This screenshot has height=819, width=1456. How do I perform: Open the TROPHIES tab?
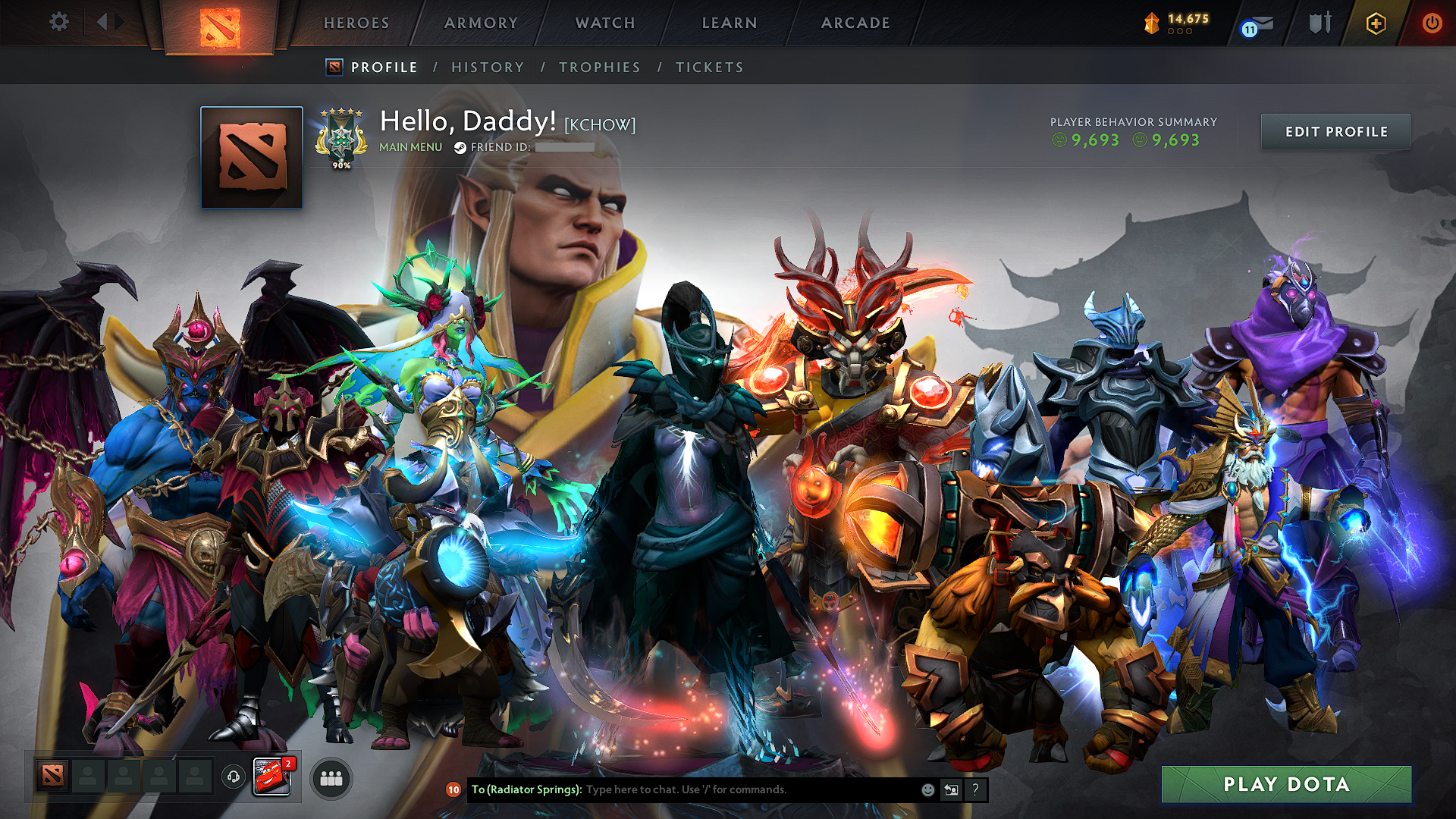(599, 67)
